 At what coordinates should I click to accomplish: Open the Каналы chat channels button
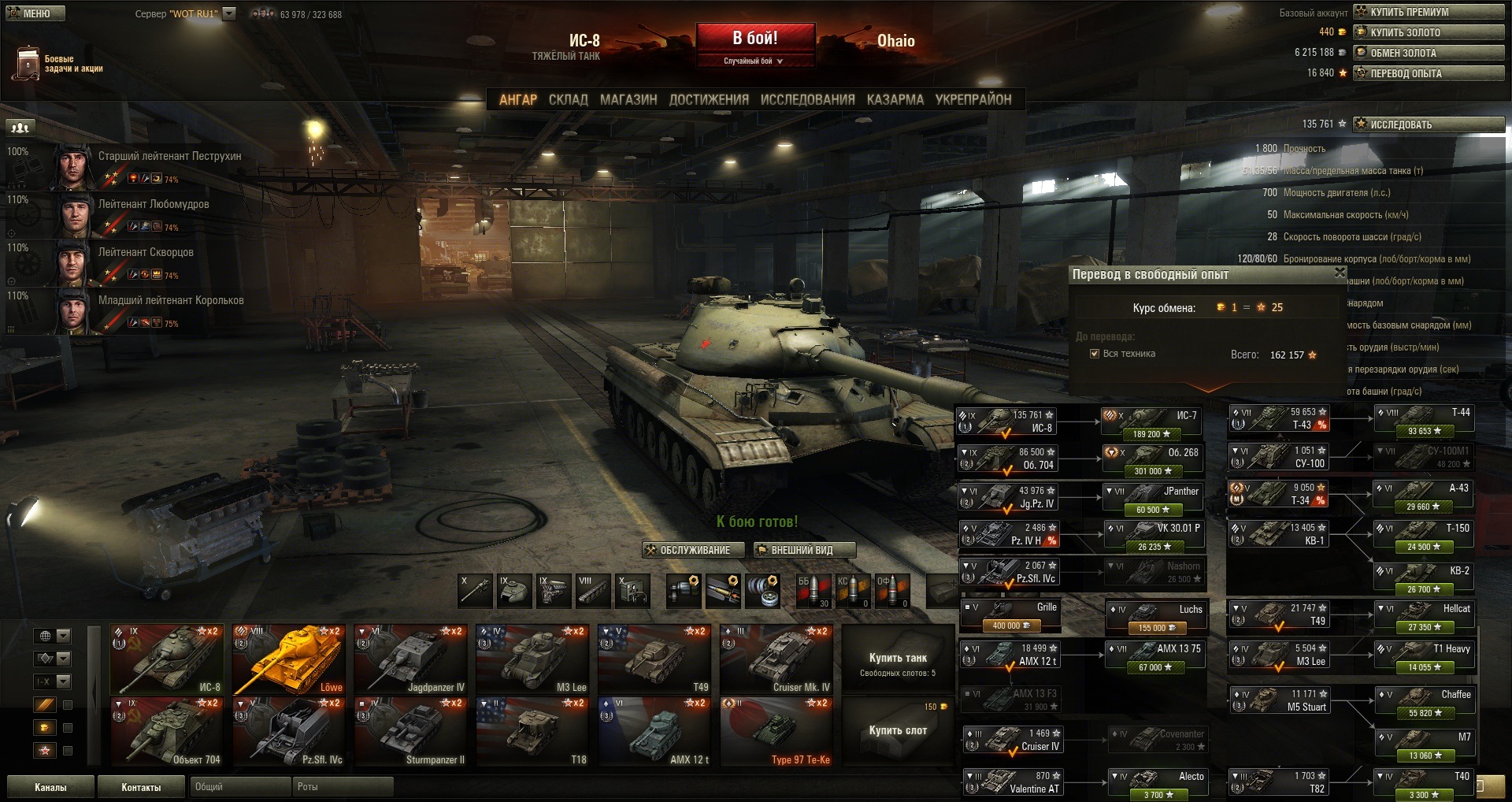pos(50,787)
